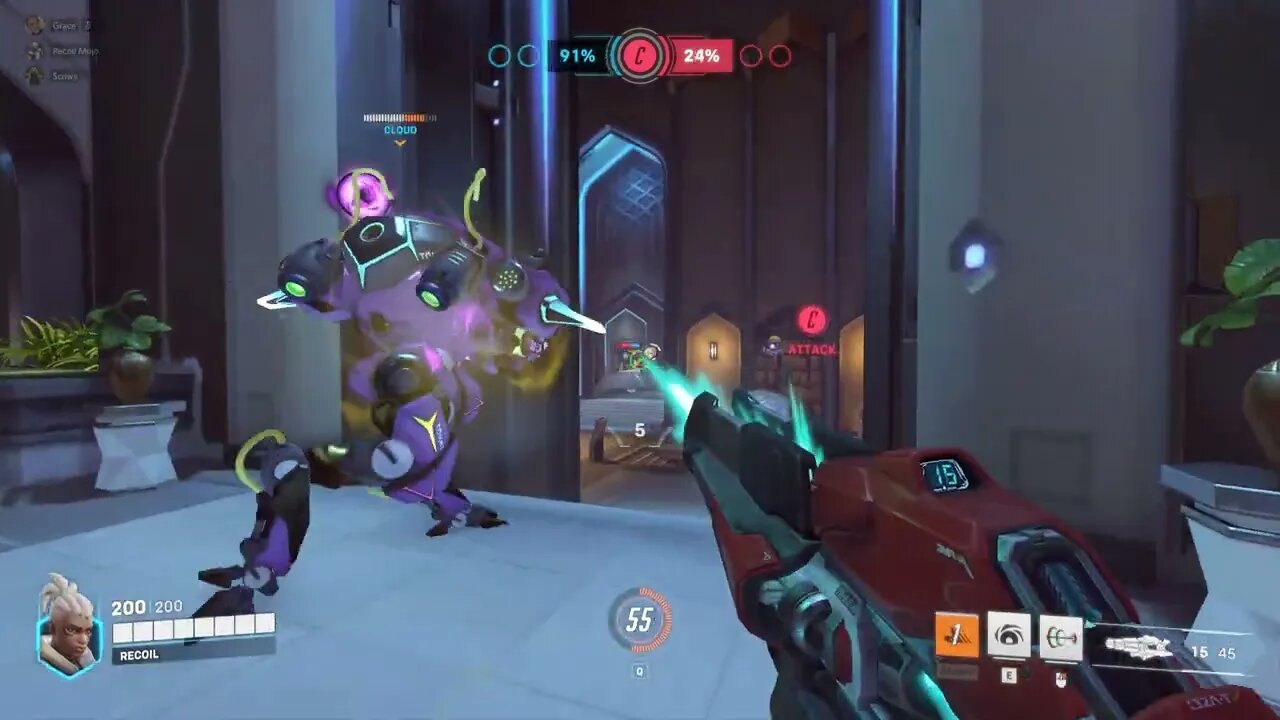
Task: Click the Scnws kill feed icon
Action: (x=34, y=75)
